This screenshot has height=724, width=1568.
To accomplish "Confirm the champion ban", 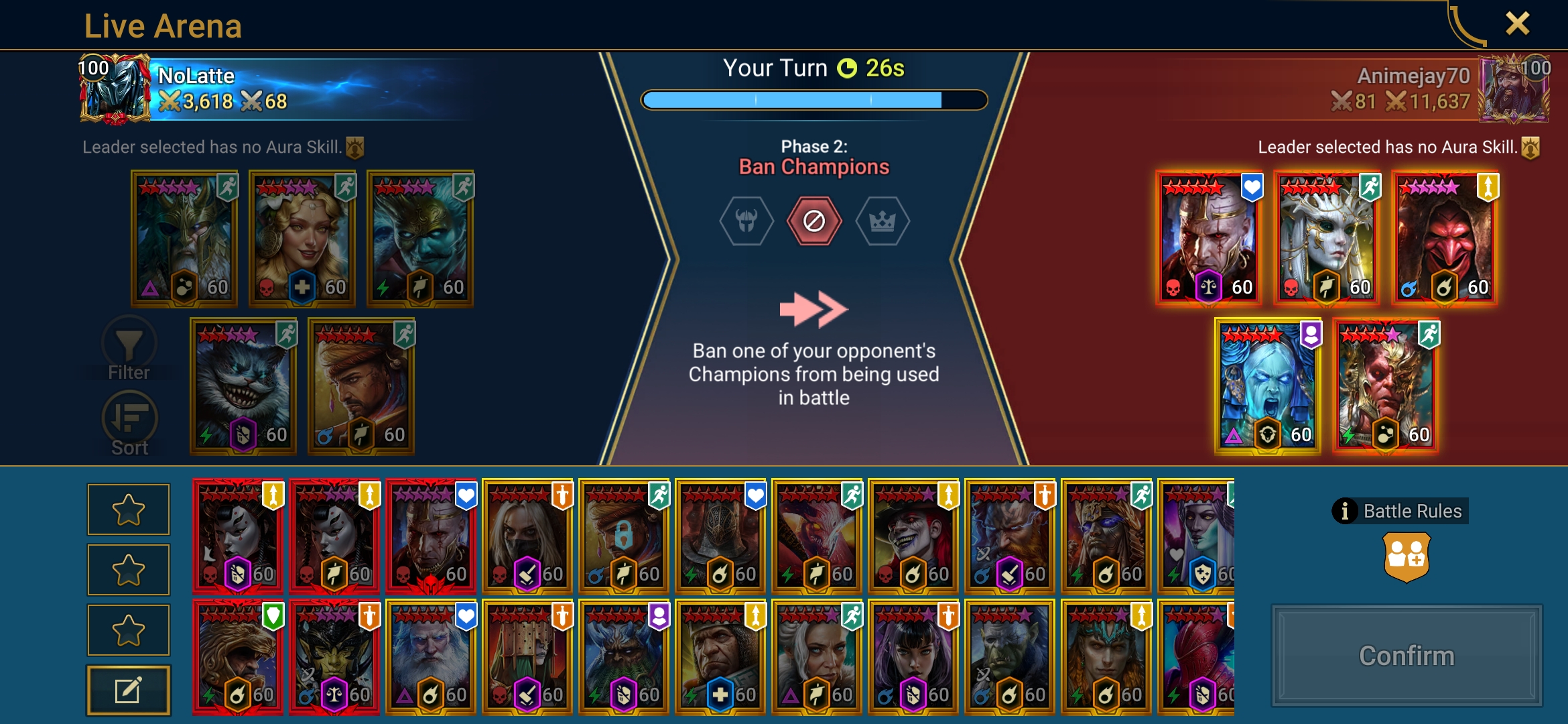I will (1407, 656).
